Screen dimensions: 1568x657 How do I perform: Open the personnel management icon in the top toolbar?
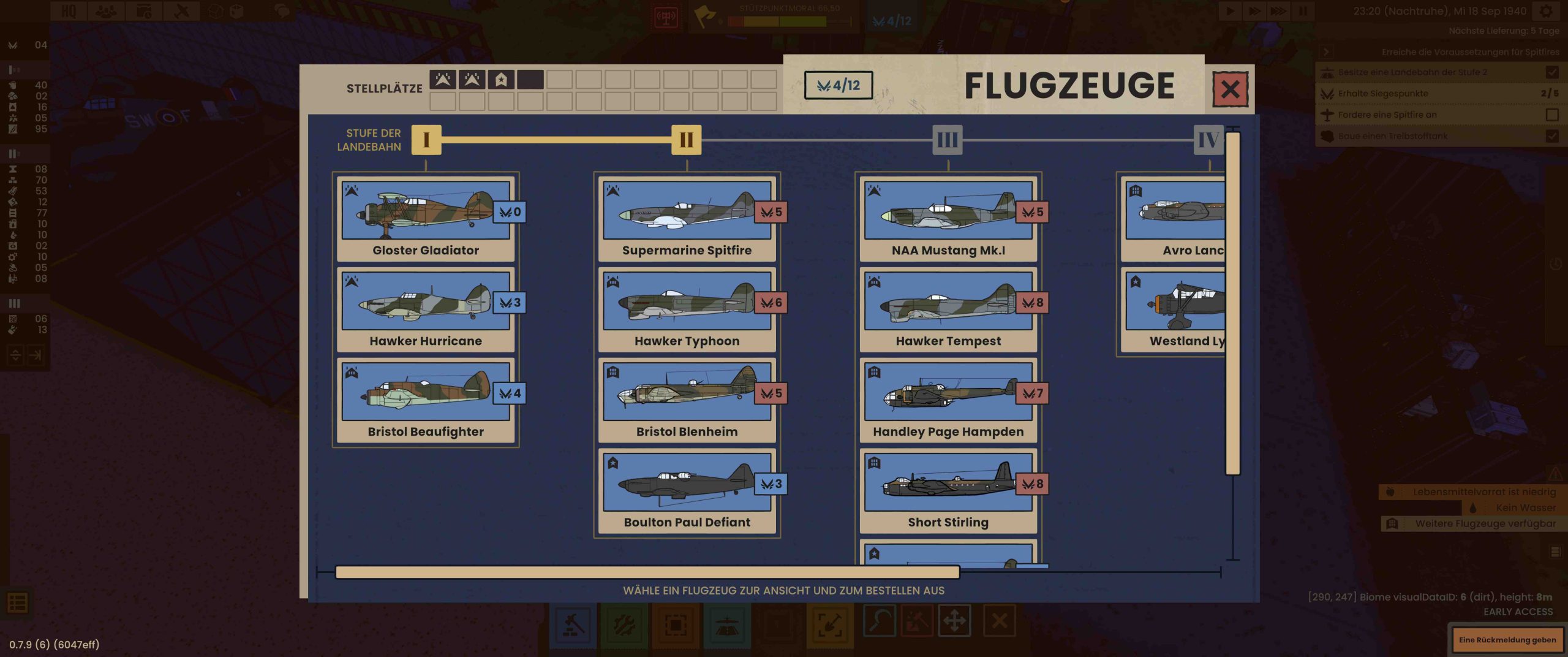tap(105, 10)
